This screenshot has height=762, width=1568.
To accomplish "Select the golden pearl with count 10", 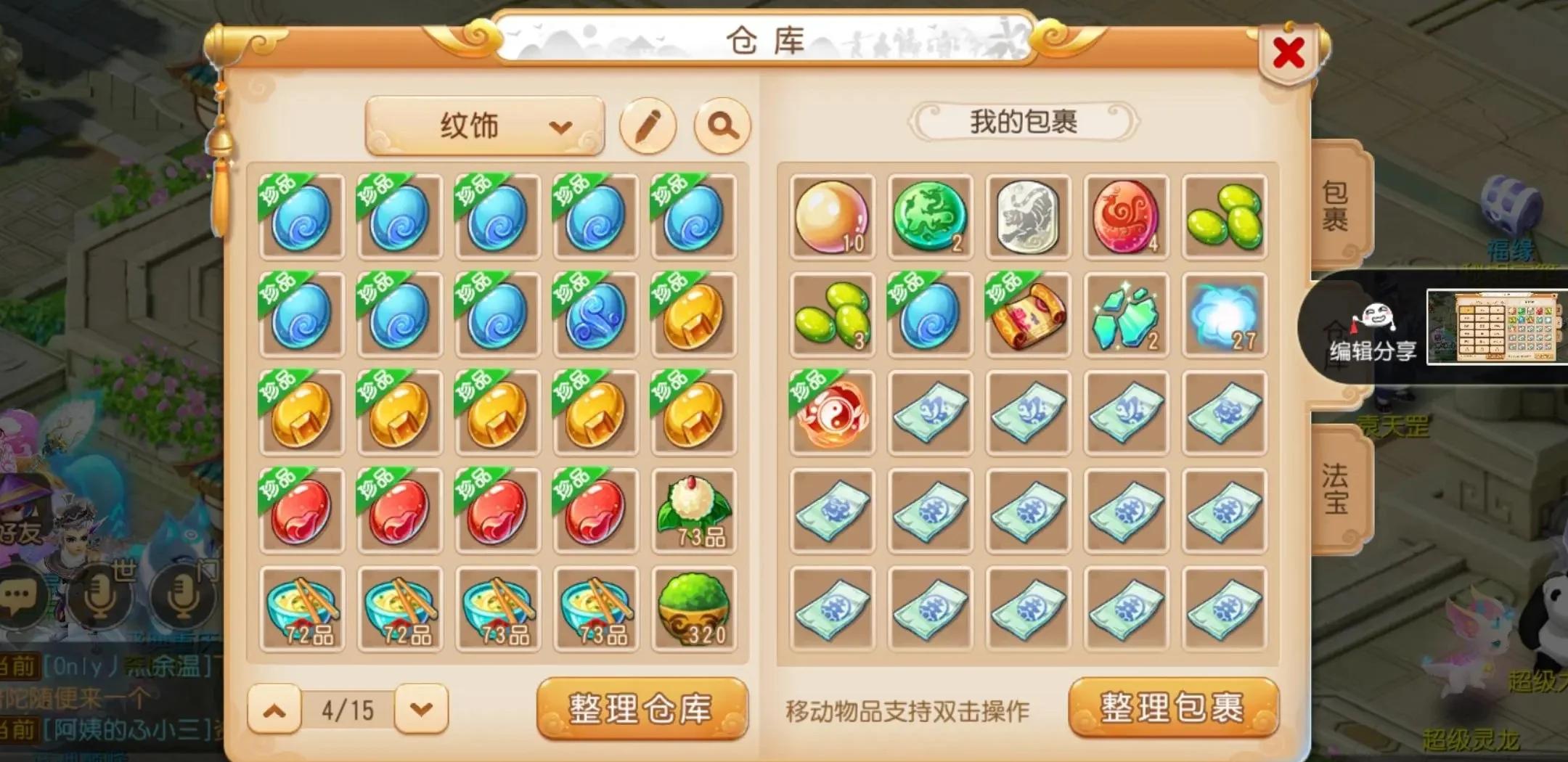I will 831,216.
